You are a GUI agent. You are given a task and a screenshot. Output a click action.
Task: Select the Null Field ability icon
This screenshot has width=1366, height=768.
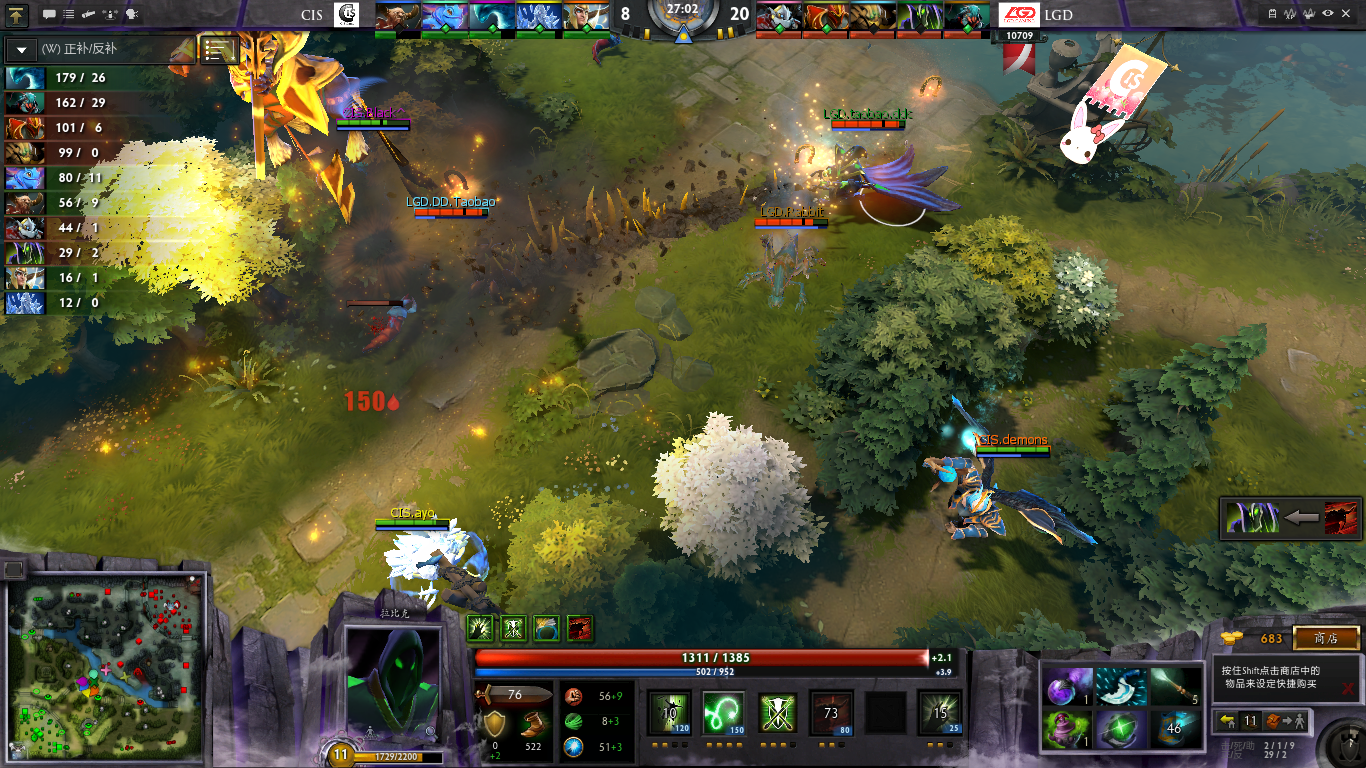(x=777, y=713)
